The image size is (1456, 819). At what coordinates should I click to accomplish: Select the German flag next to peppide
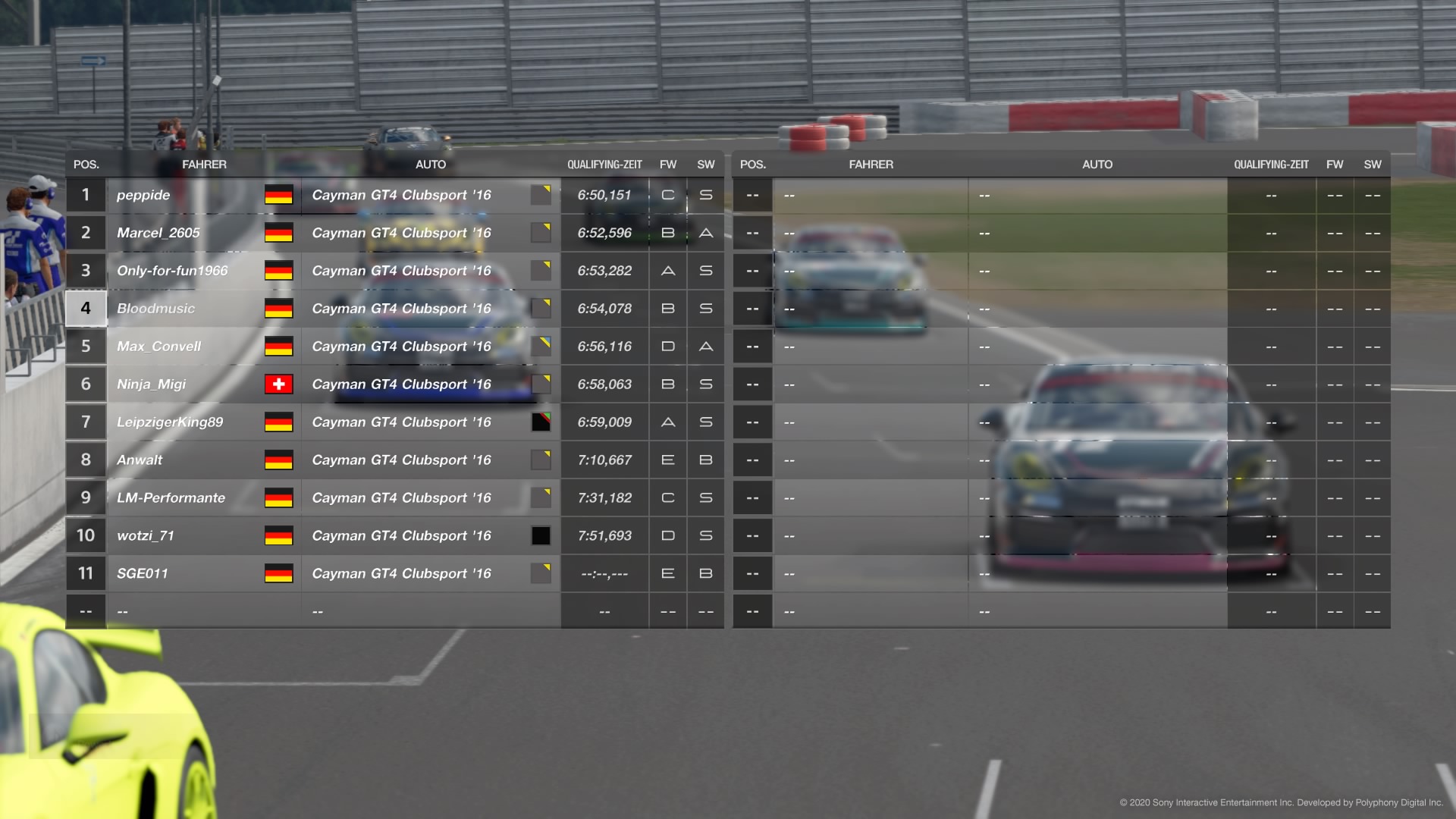pos(279,195)
